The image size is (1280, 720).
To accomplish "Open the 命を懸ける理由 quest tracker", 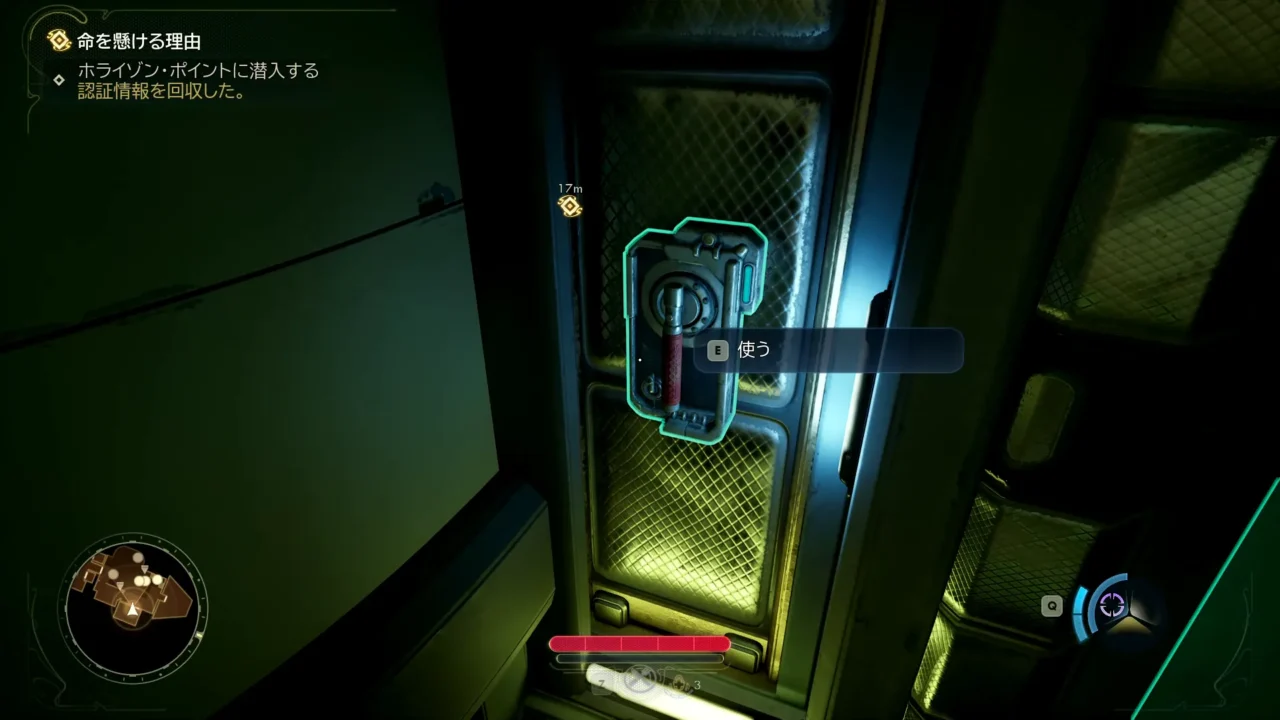I will [x=138, y=41].
